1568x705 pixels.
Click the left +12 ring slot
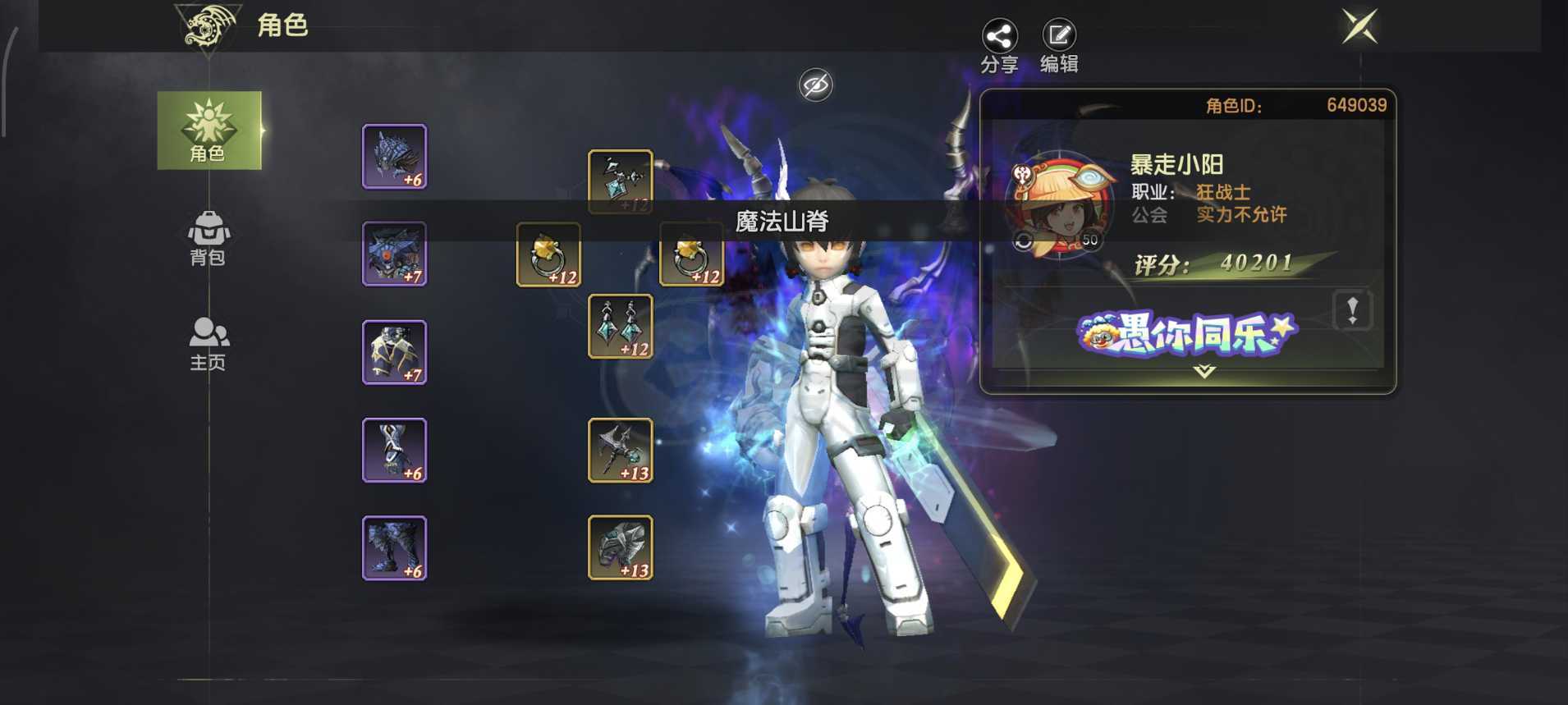click(548, 255)
